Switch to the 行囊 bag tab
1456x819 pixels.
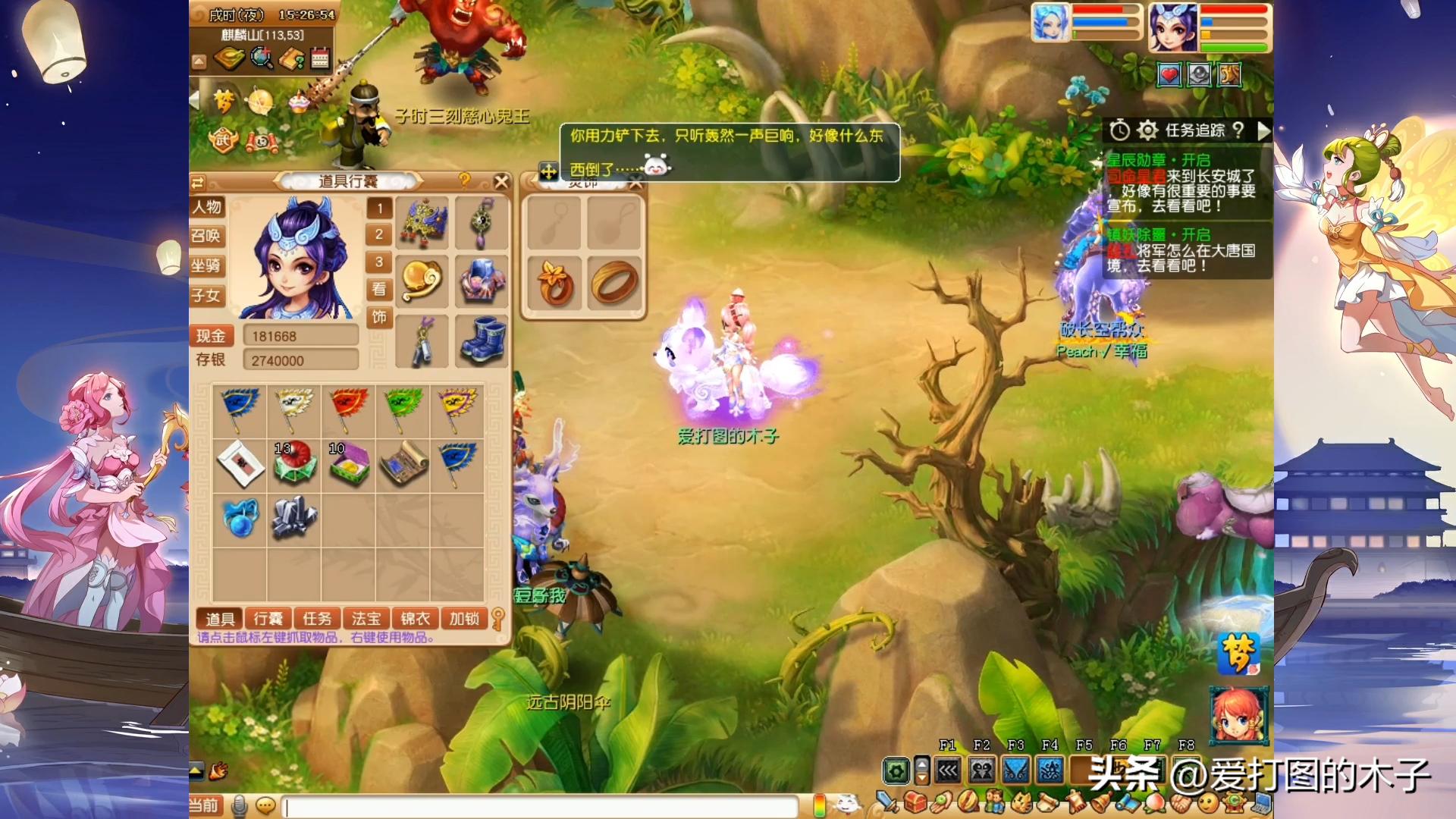tap(268, 619)
